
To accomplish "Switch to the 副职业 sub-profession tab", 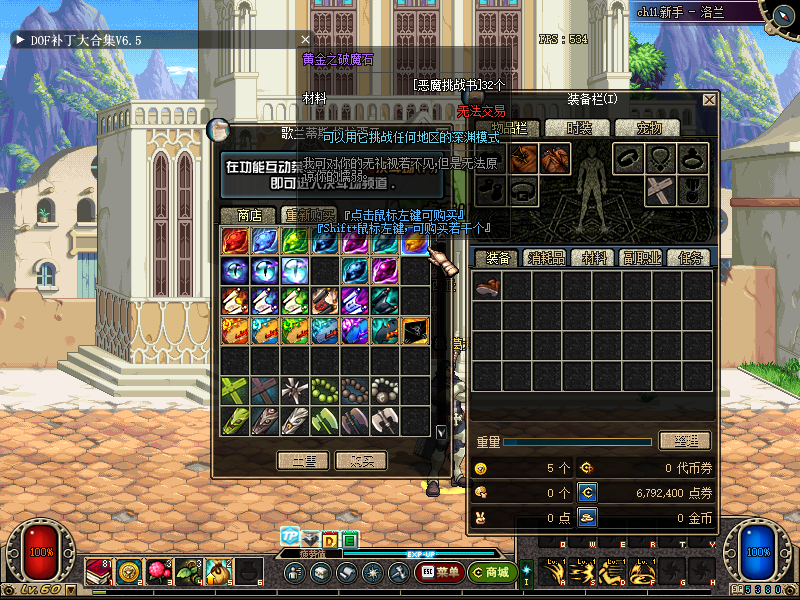I will [642, 258].
